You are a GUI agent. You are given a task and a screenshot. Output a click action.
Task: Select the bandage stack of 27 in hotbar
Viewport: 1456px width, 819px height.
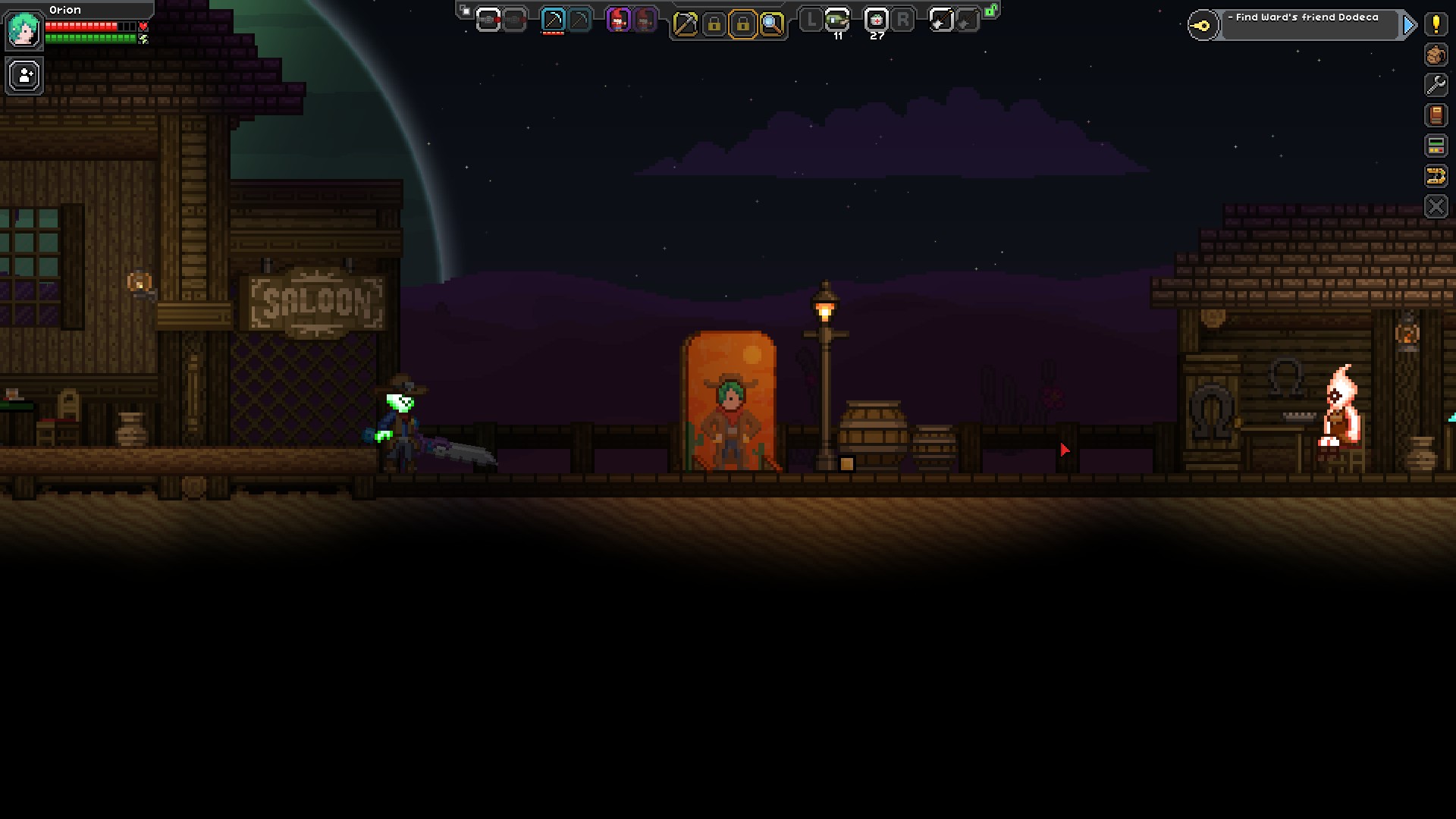click(x=877, y=20)
